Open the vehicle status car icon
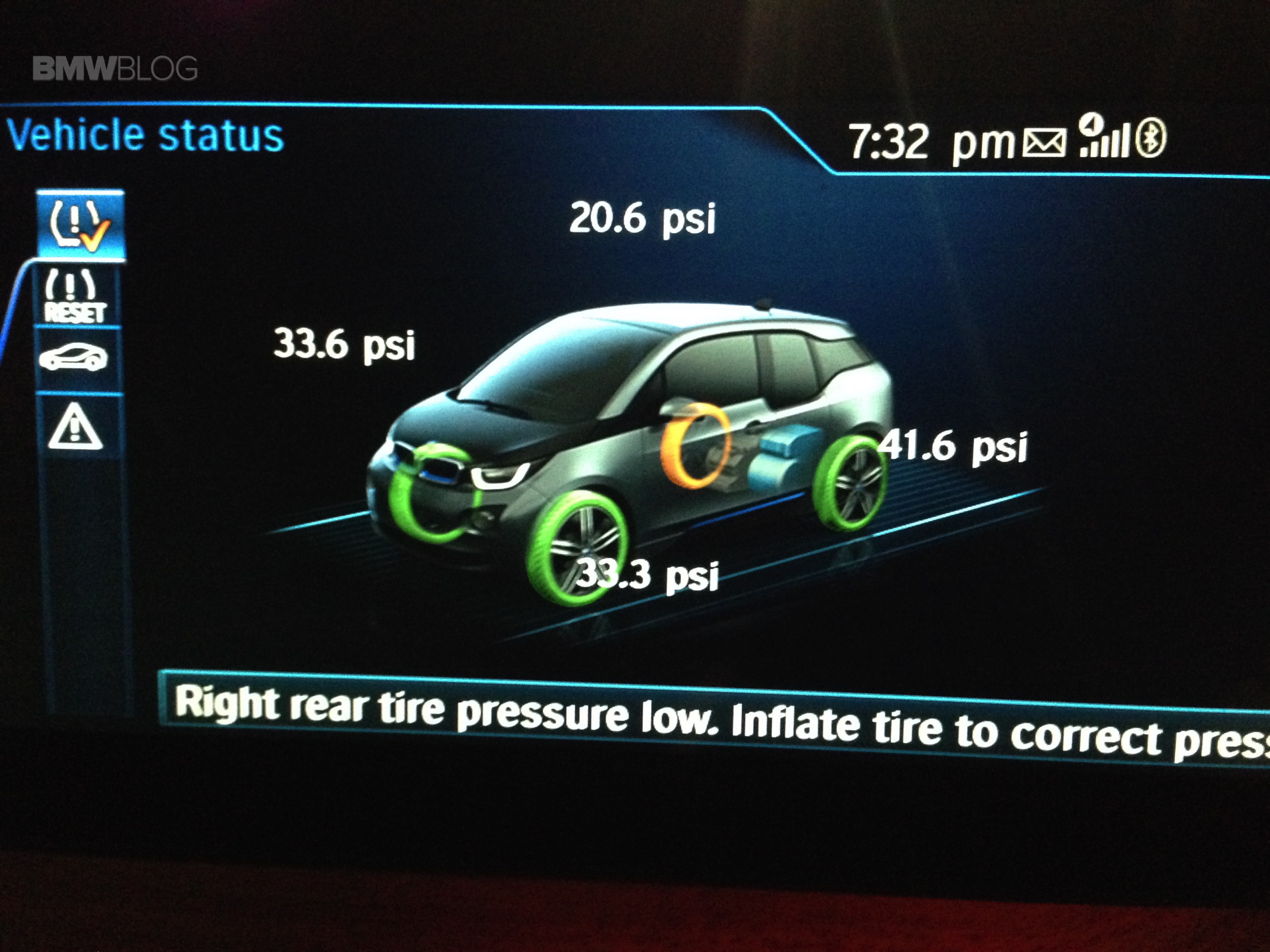1270x952 pixels. (x=74, y=357)
